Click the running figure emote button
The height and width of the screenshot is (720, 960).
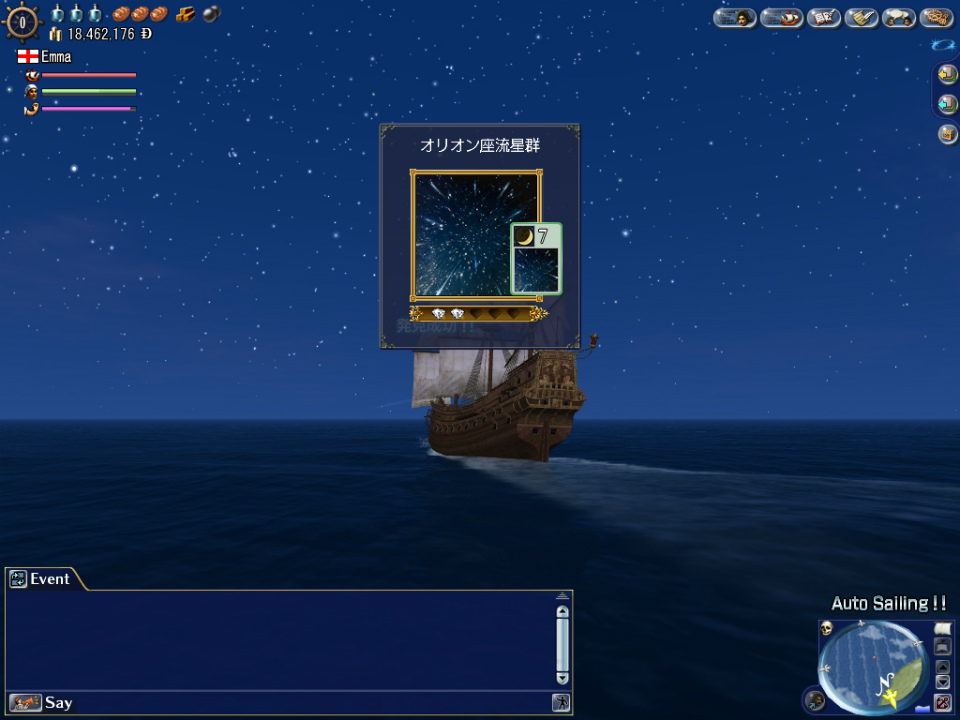pyautogui.click(x=561, y=703)
